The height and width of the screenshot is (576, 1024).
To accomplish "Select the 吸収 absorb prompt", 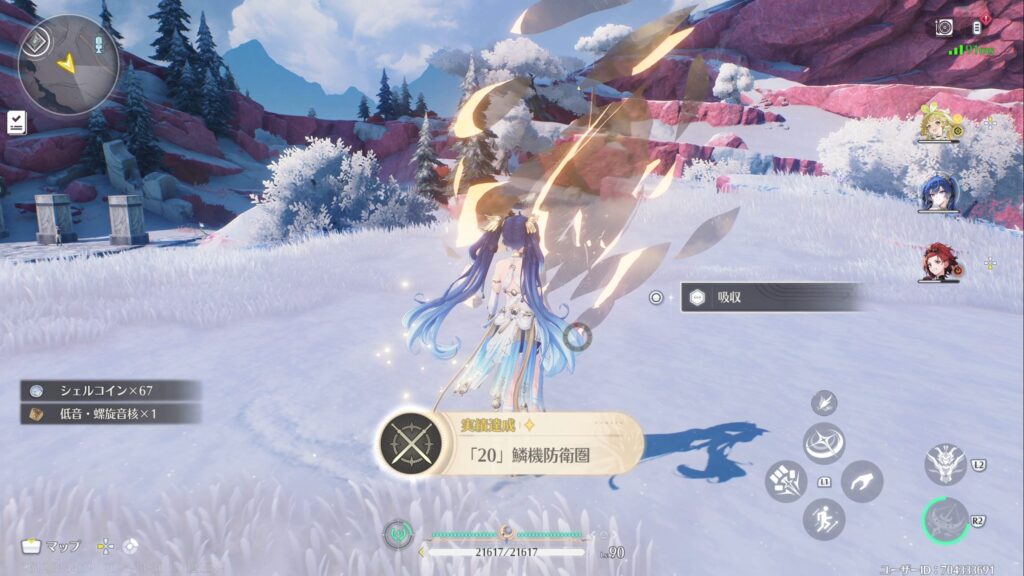I will (770, 297).
